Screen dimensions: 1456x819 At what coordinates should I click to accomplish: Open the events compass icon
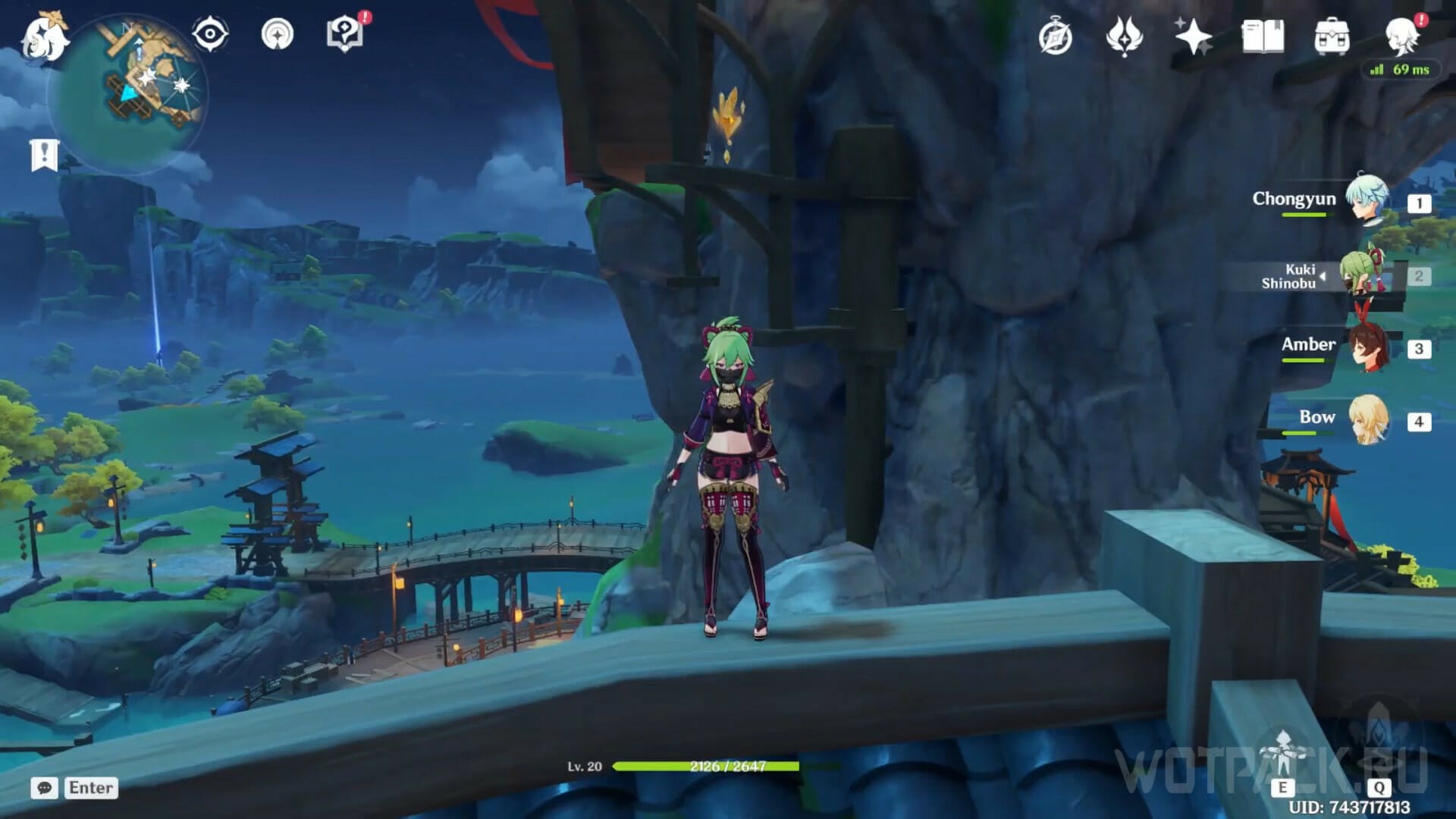pyautogui.click(x=277, y=34)
